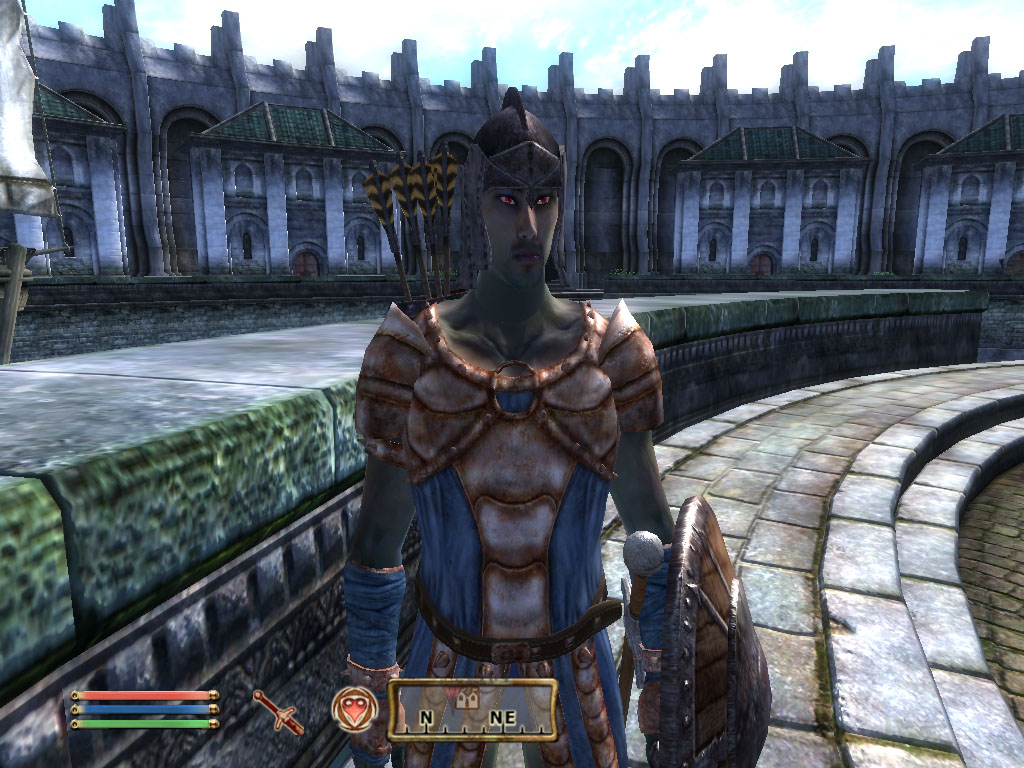1024x768 pixels.
Task: Click the equipped sword weapon icon
Action: click(278, 711)
